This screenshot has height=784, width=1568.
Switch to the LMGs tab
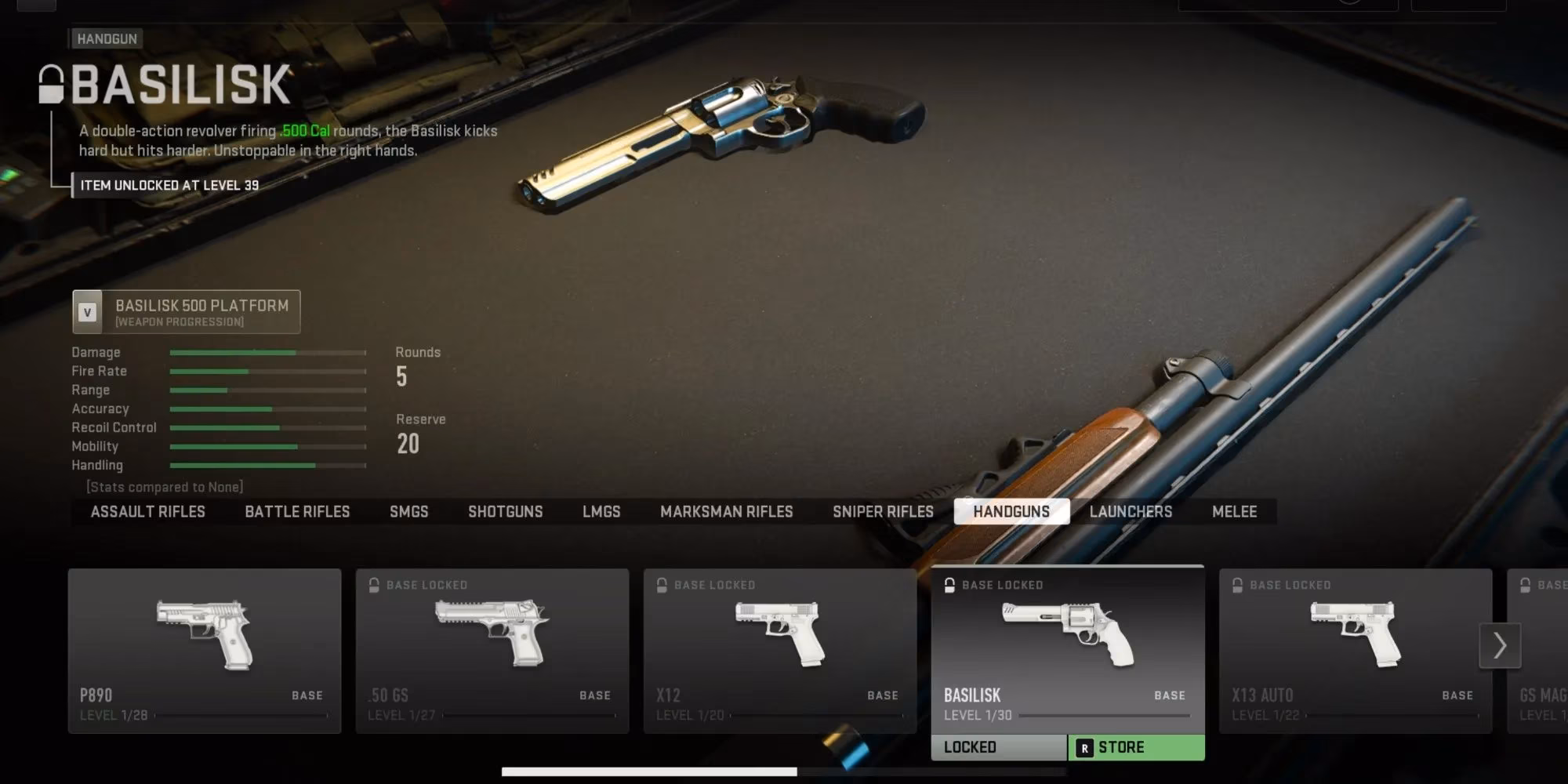601,512
